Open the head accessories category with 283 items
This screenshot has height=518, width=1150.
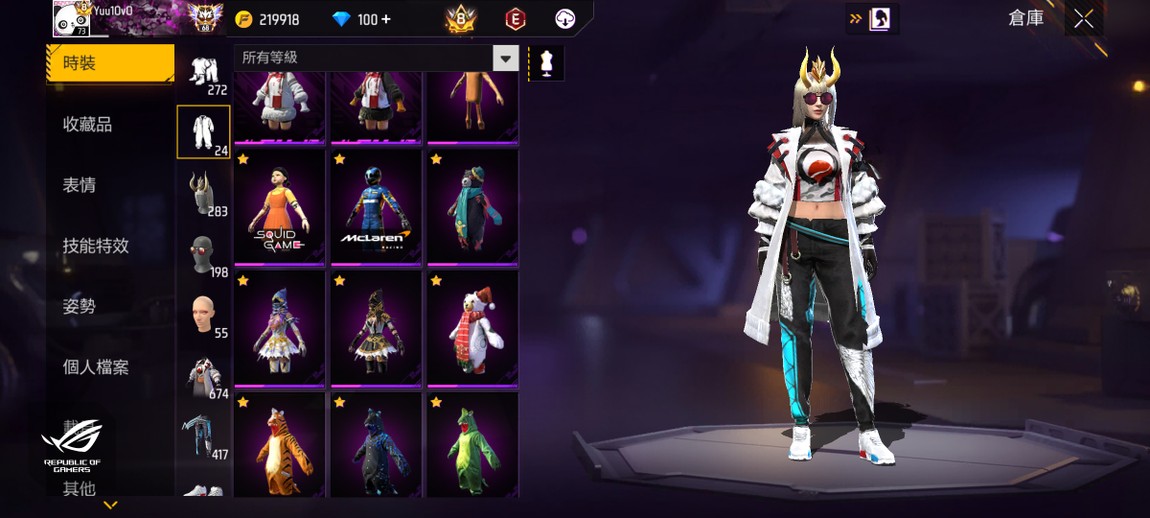[x=204, y=193]
